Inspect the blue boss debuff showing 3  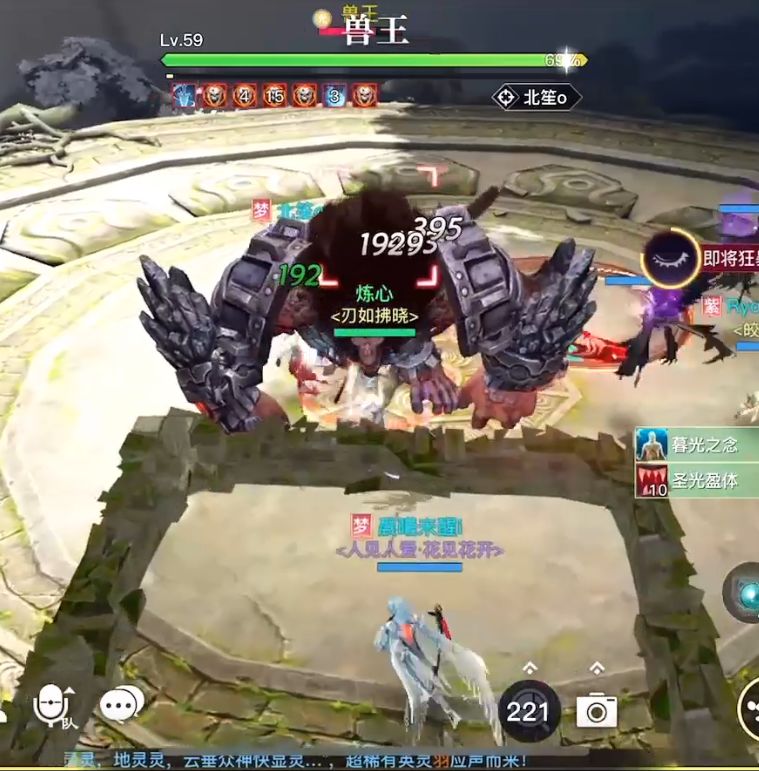(x=335, y=96)
